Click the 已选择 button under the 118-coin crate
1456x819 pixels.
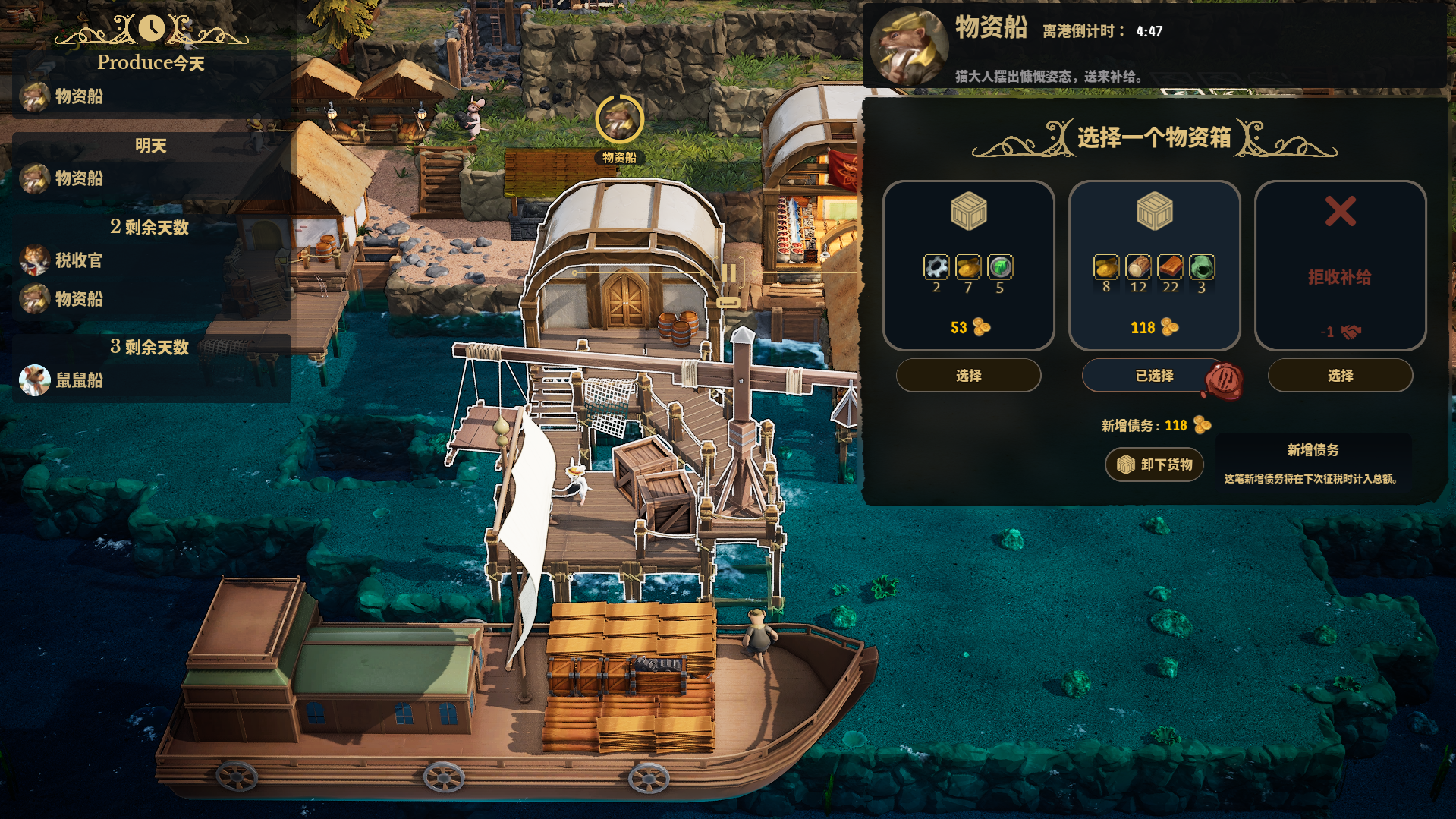click(x=1153, y=376)
